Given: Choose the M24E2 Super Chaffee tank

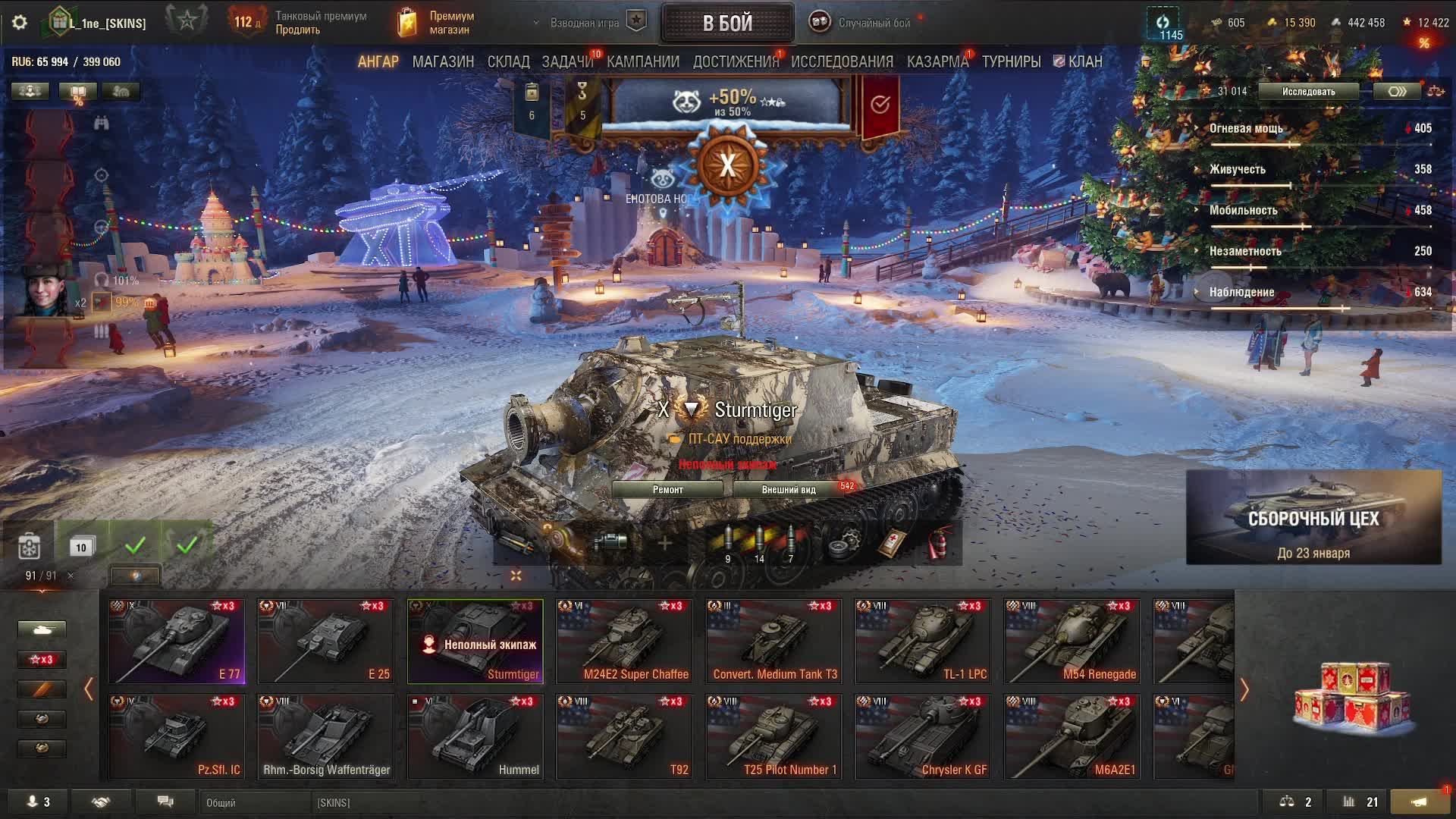Looking at the screenshot, I should (625, 642).
